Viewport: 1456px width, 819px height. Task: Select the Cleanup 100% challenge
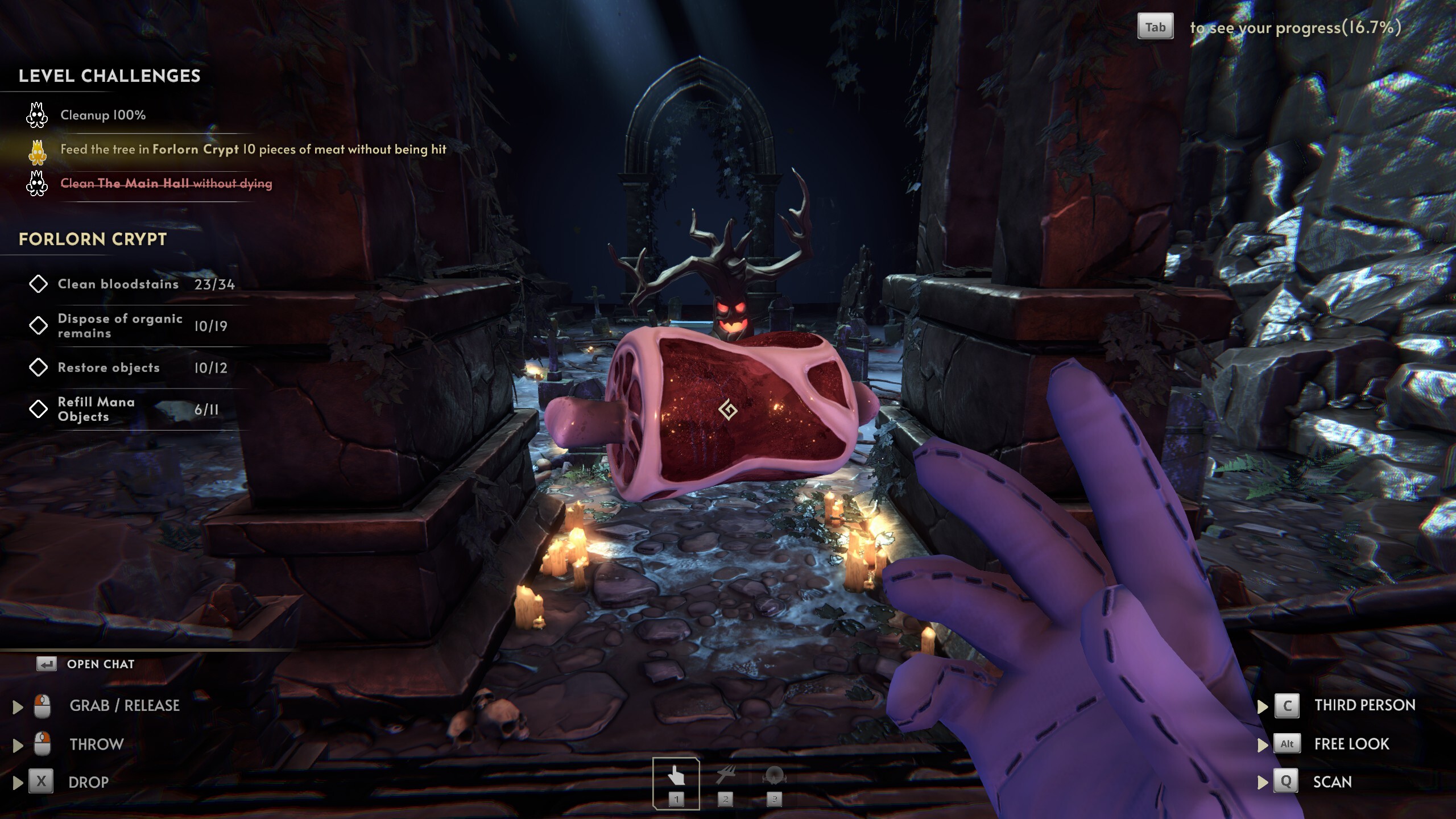click(103, 115)
